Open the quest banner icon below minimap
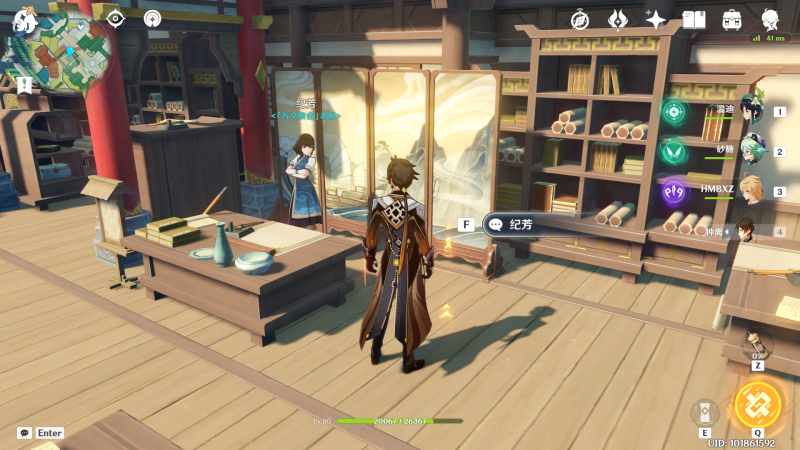Screen dimensions: 800x450 (23, 84)
